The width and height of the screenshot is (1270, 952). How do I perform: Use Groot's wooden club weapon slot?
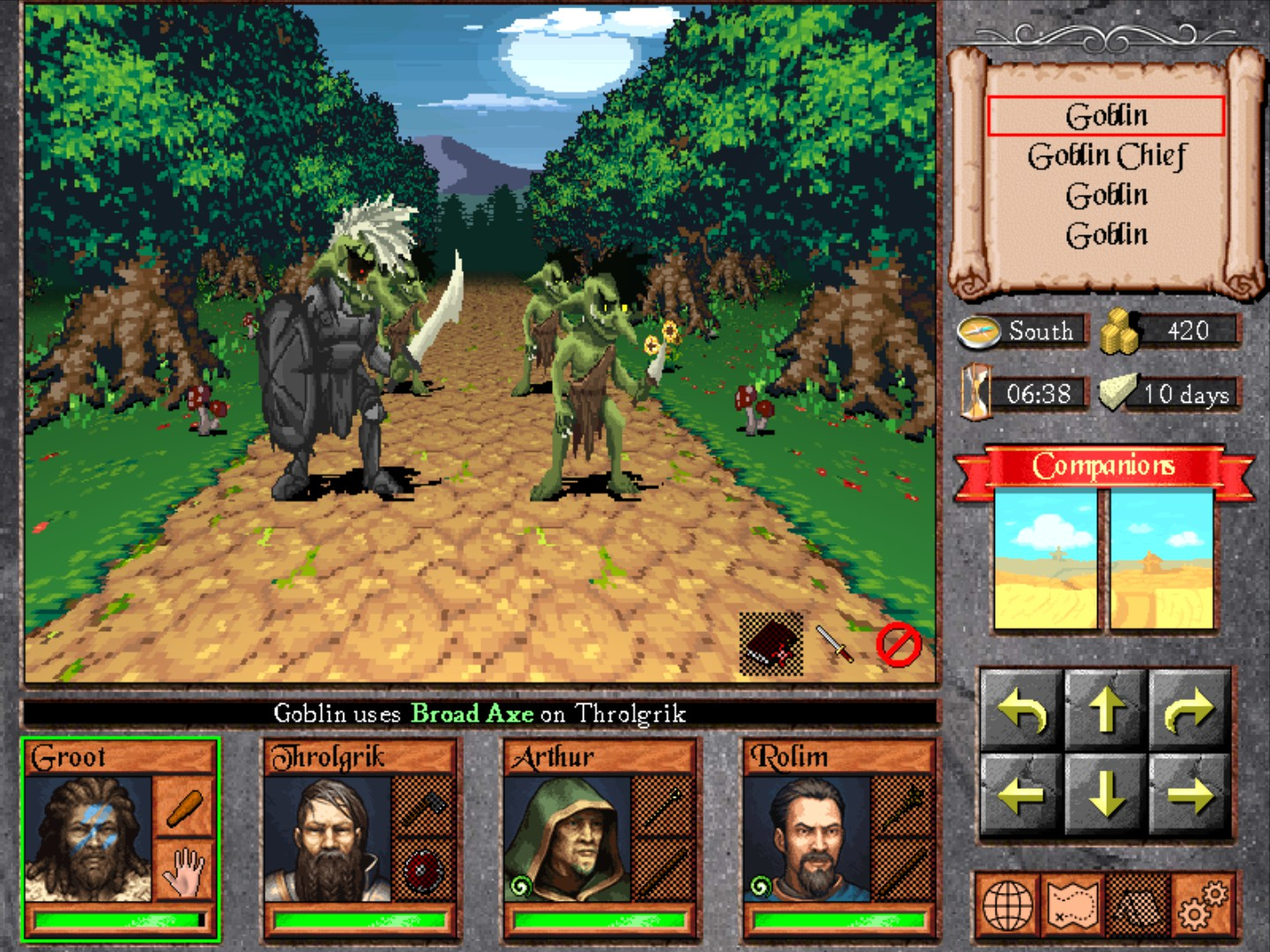[184, 806]
